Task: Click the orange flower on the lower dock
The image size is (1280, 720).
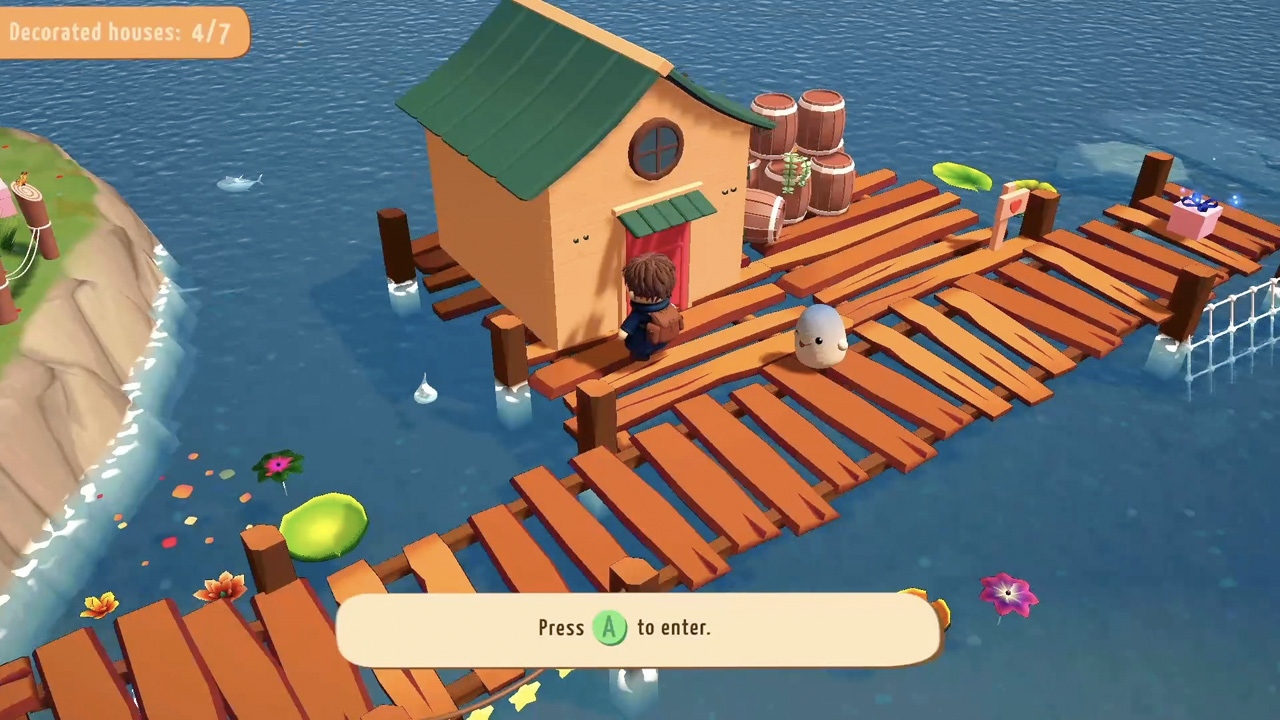Action: pyautogui.click(x=220, y=585)
